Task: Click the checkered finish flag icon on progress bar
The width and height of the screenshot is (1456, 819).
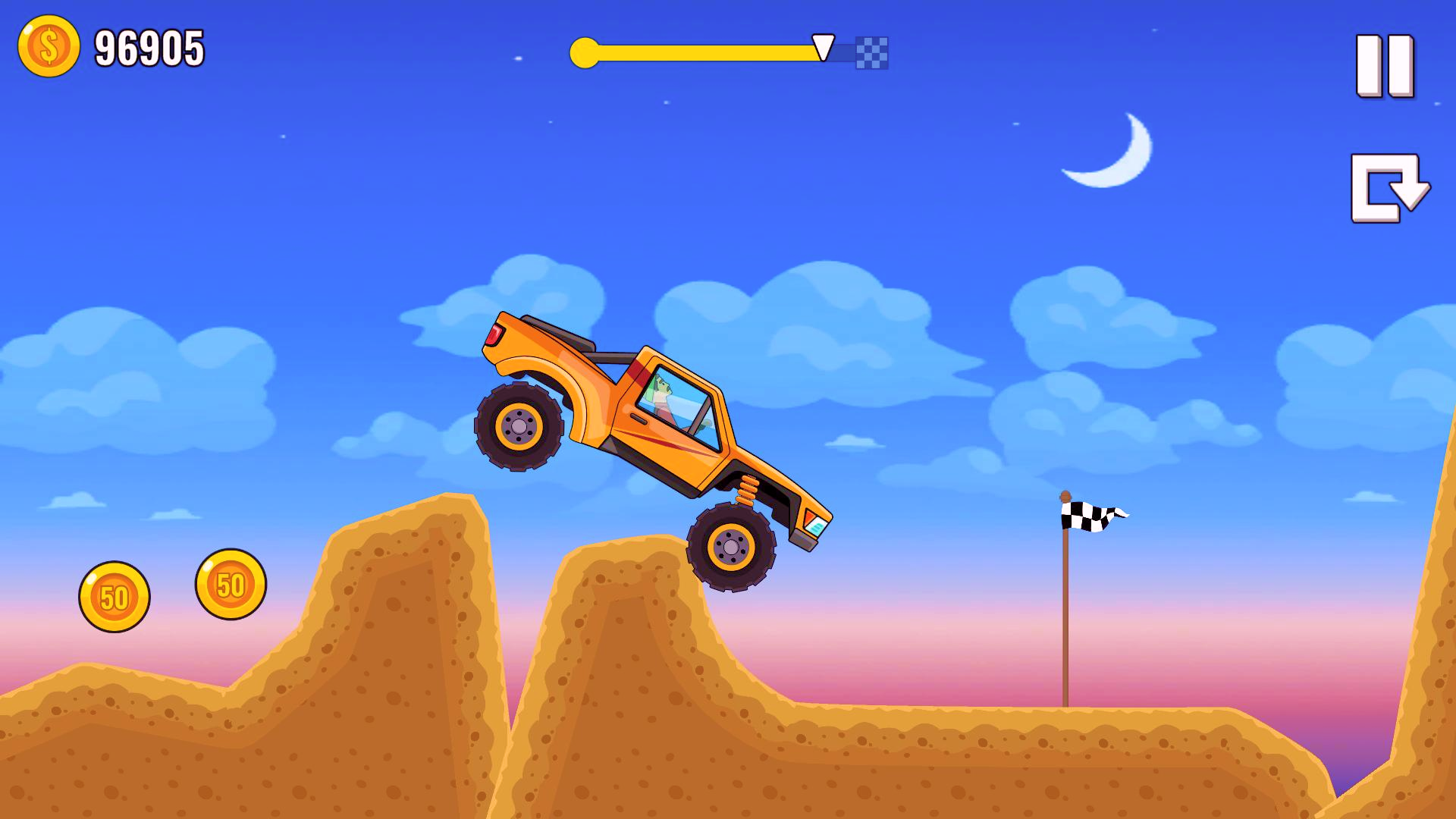Action: pyautogui.click(x=871, y=52)
